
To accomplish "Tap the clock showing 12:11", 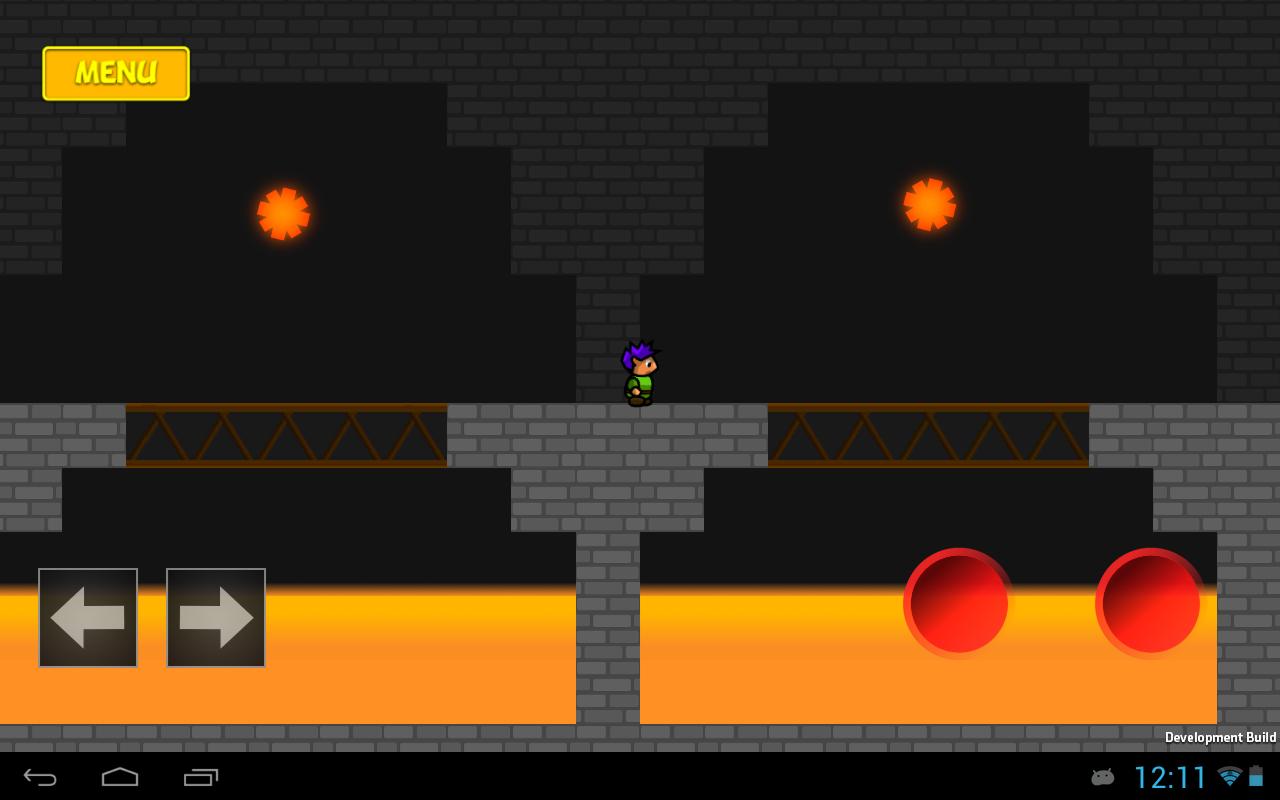I will point(1168,776).
